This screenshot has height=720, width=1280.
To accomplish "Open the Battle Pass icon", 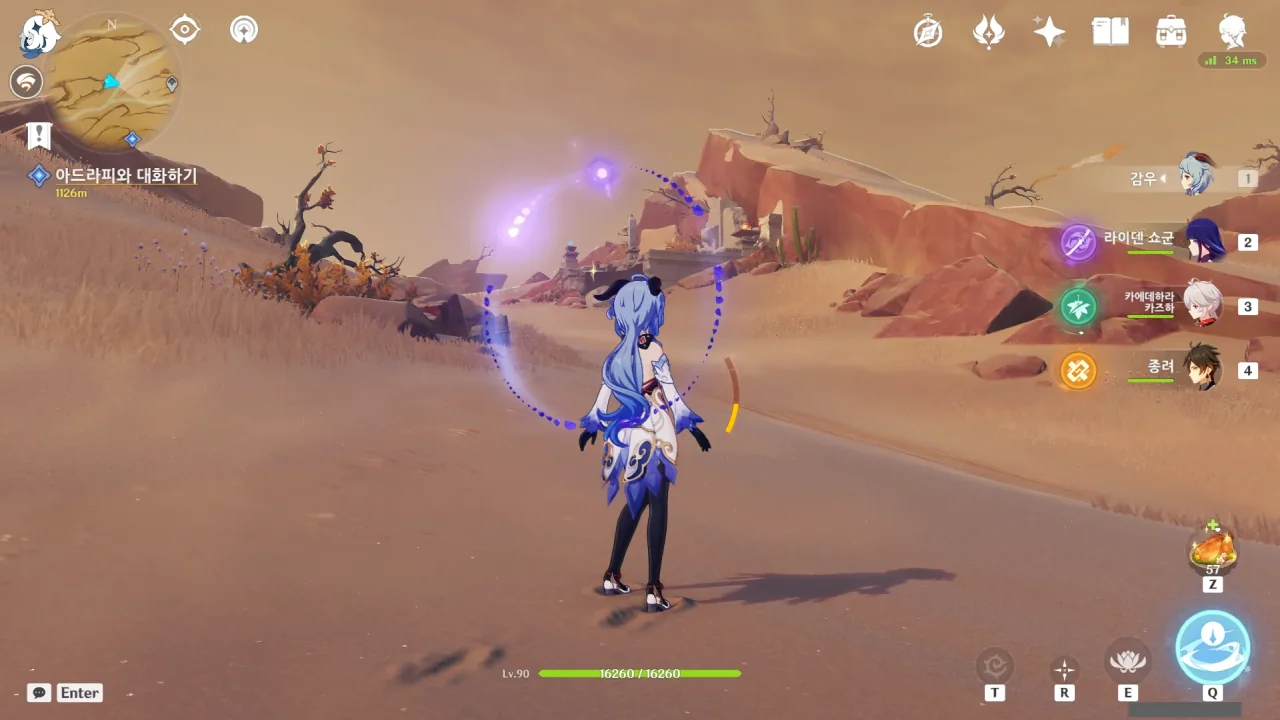I will pyautogui.click(x=988, y=32).
